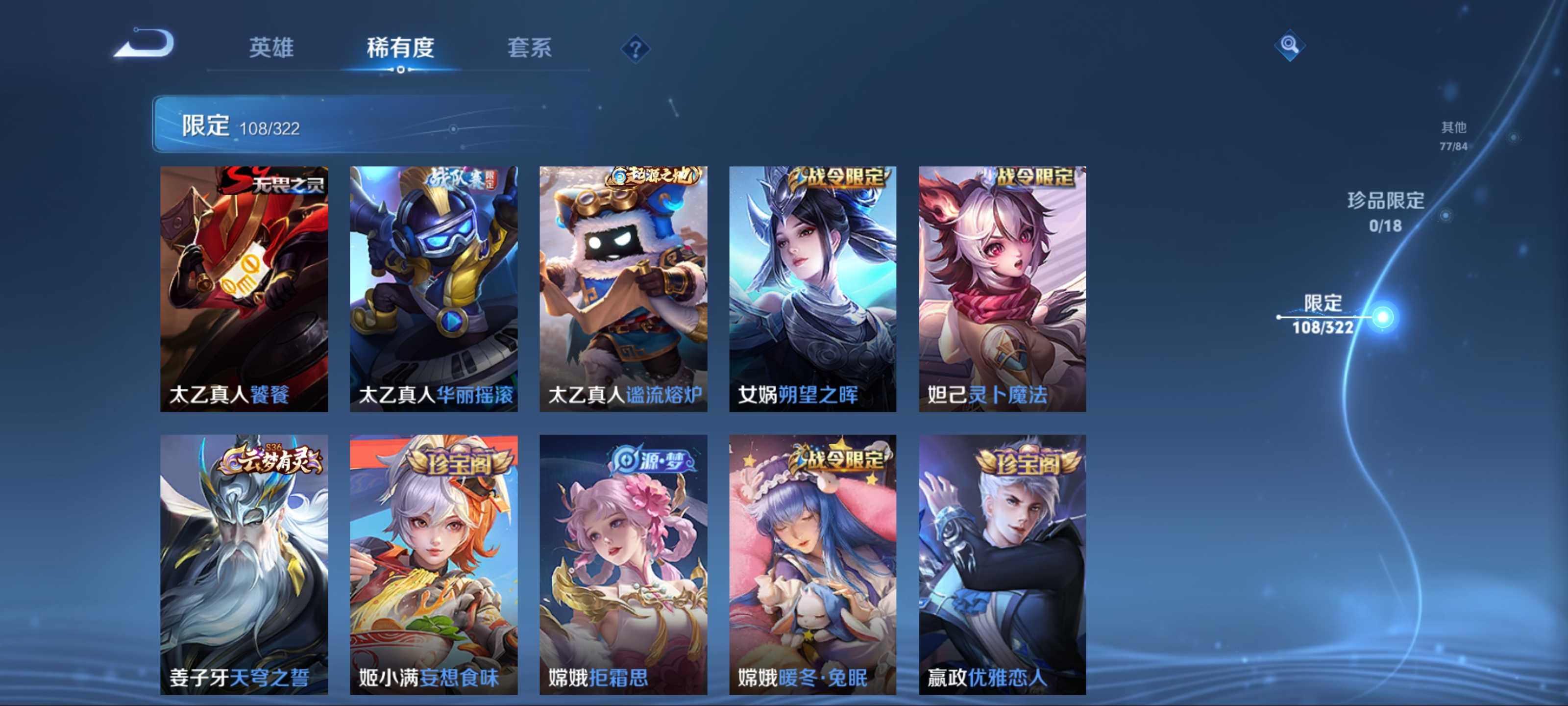Open 太乙真人 饕餮 skin card
The image size is (1568, 706).
pos(244,289)
